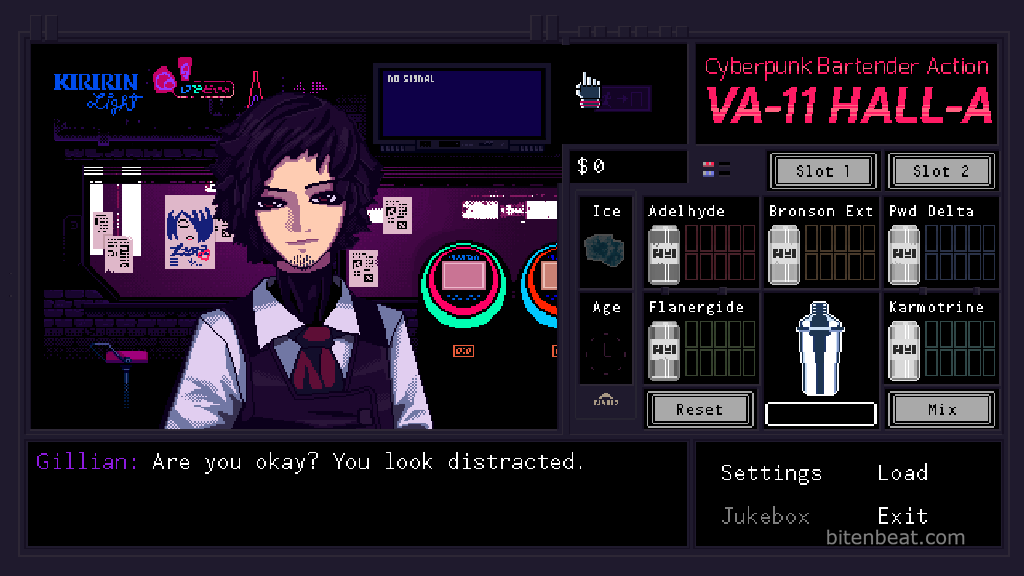
Task: Hit the Mix button
Action: (941, 409)
